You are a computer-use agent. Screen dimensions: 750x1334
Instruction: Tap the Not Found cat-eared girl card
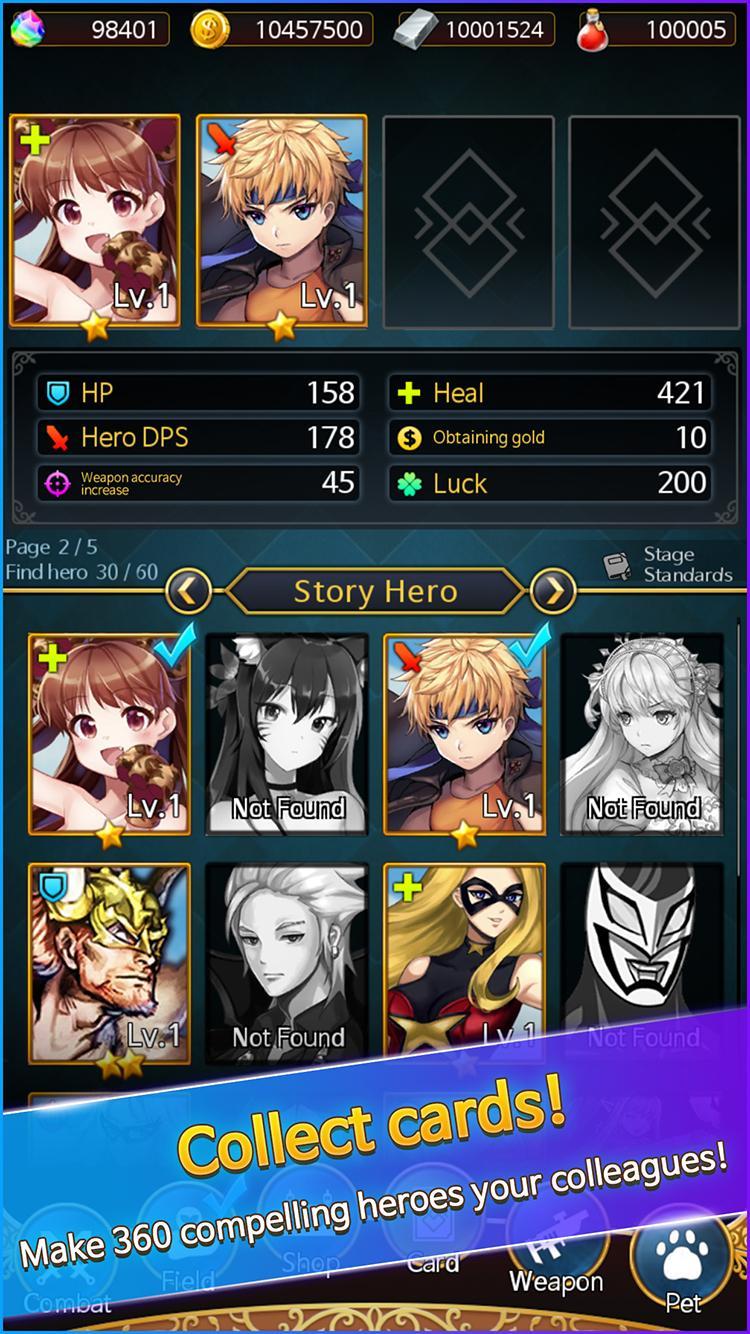coord(287,735)
